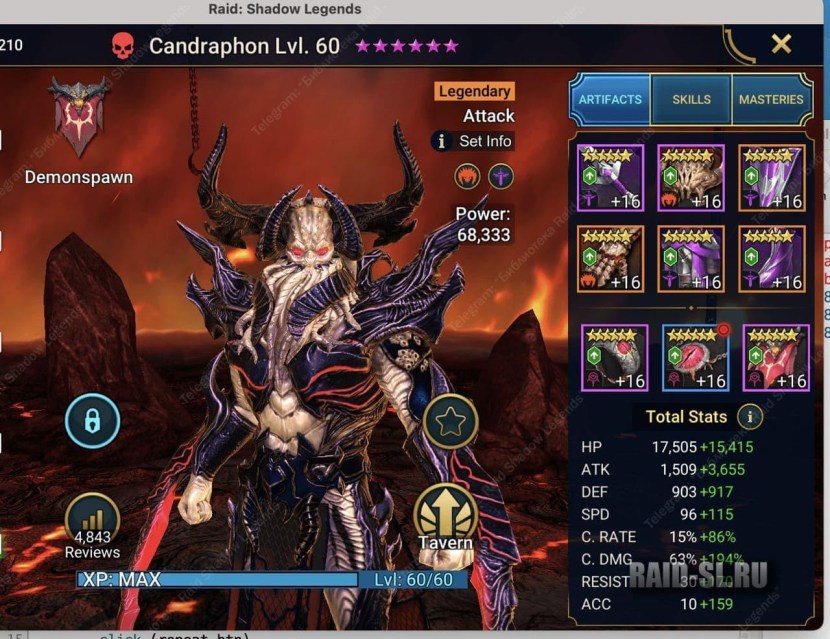Select the equipped ring accessory
The width and height of the screenshot is (830, 639).
614,357
